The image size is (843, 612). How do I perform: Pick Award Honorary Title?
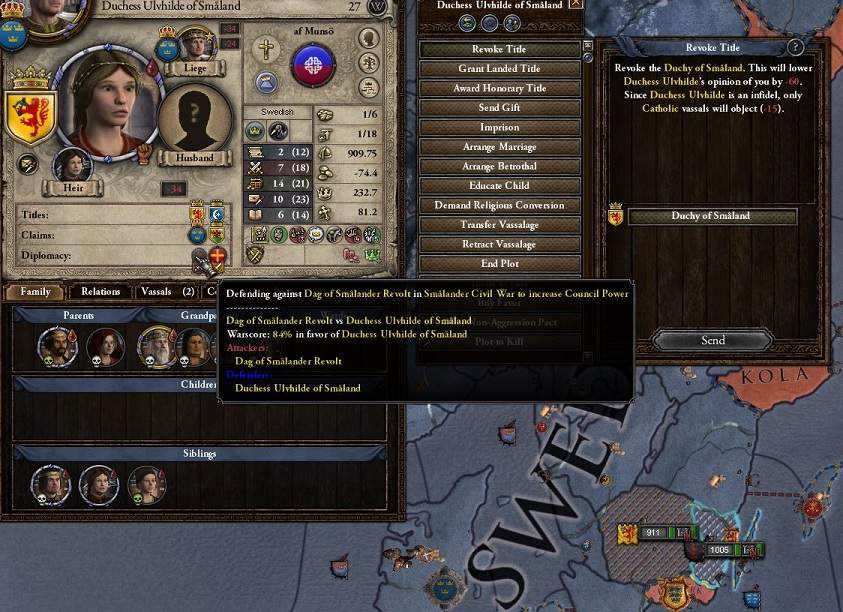(x=499, y=88)
